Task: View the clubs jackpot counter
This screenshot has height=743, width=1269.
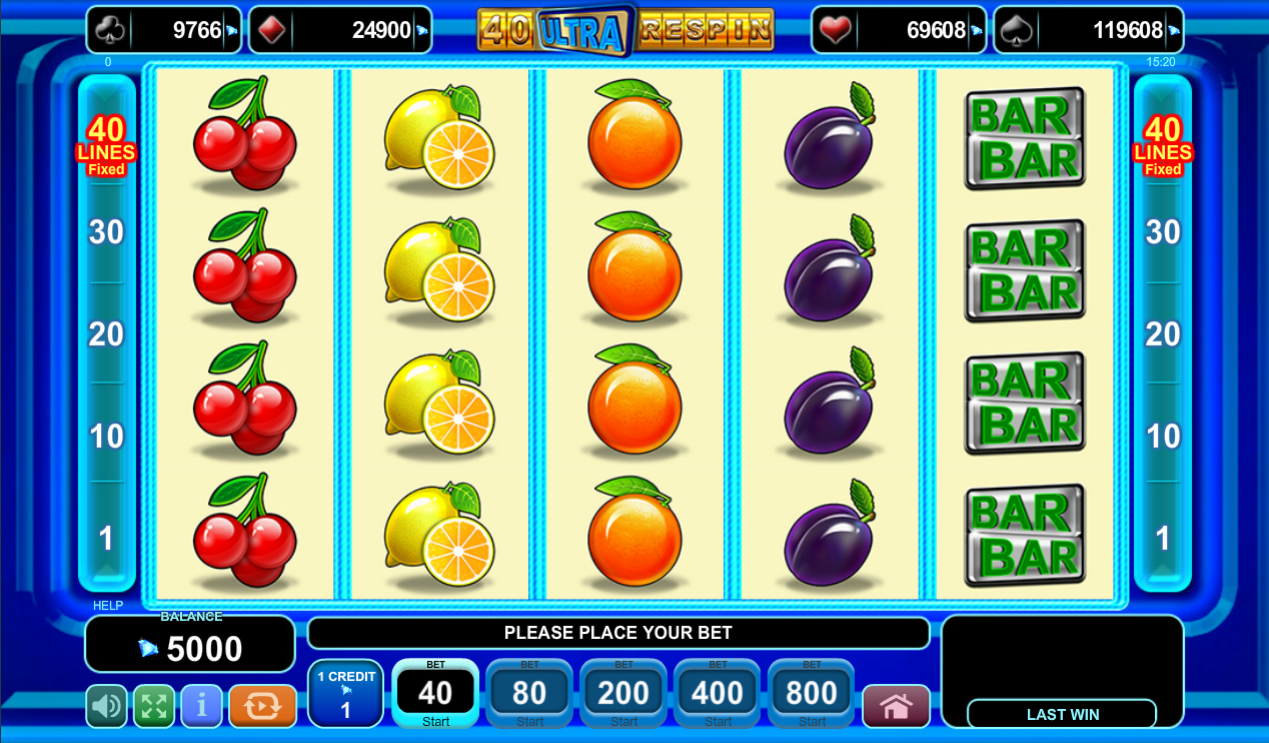Action: [x=164, y=30]
